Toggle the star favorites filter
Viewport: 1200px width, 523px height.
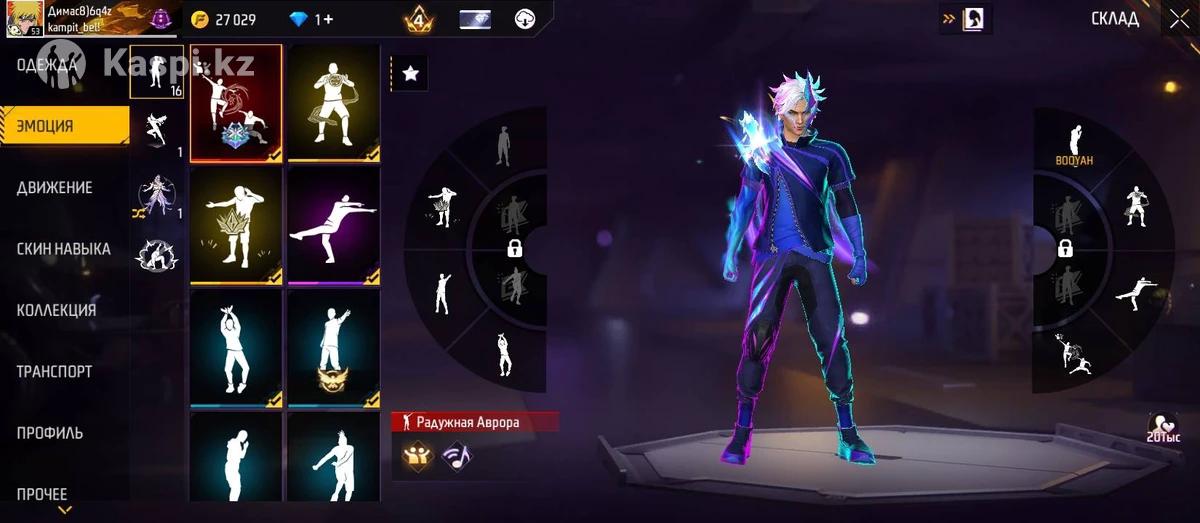click(409, 73)
